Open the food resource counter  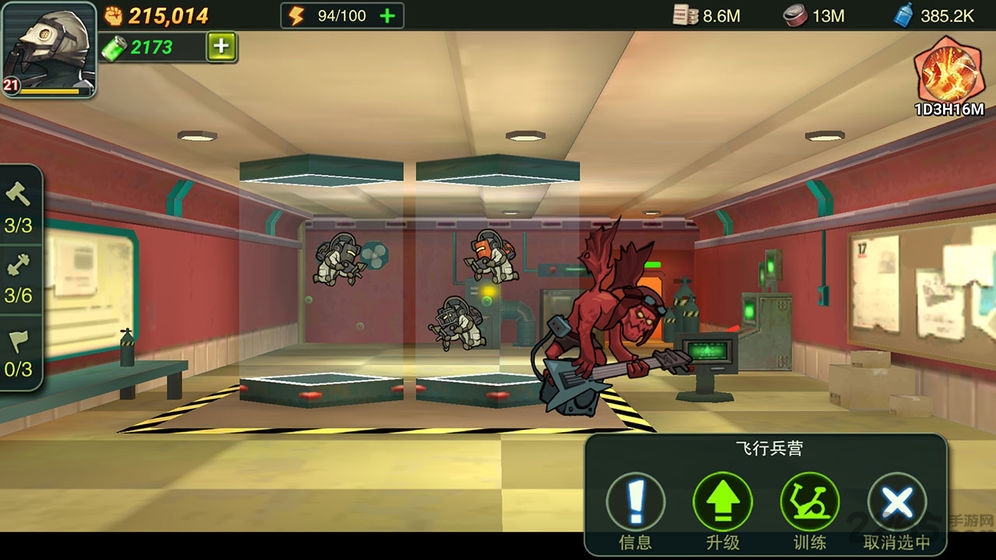tap(813, 15)
